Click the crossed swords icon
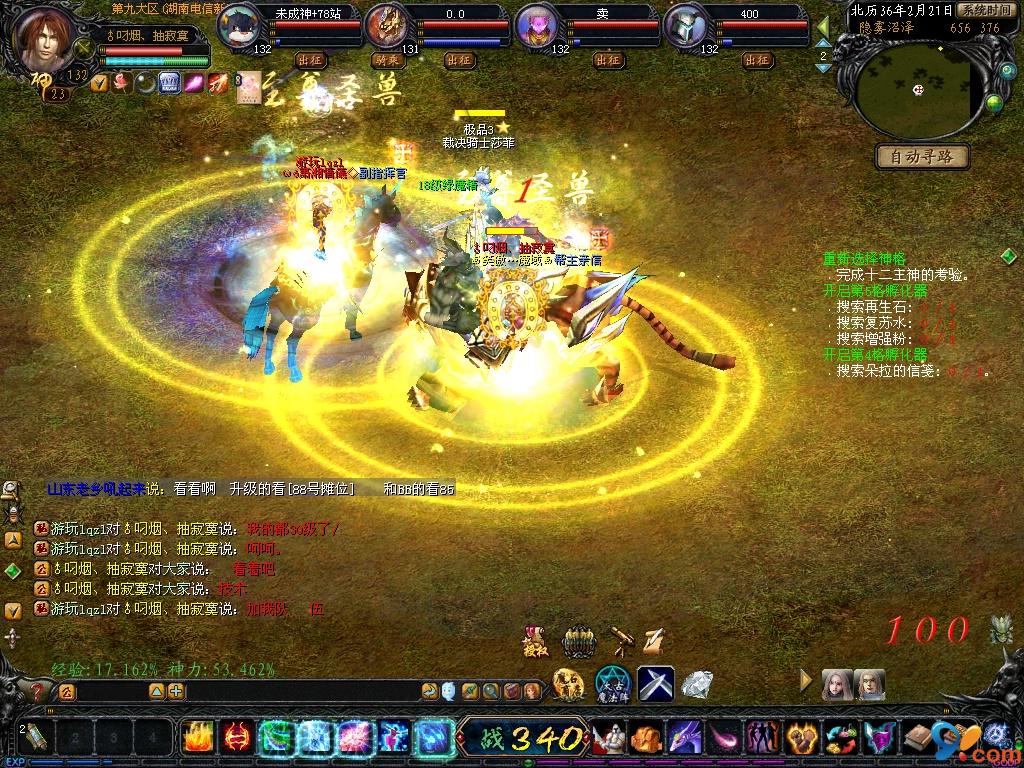 pyautogui.click(x=656, y=684)
